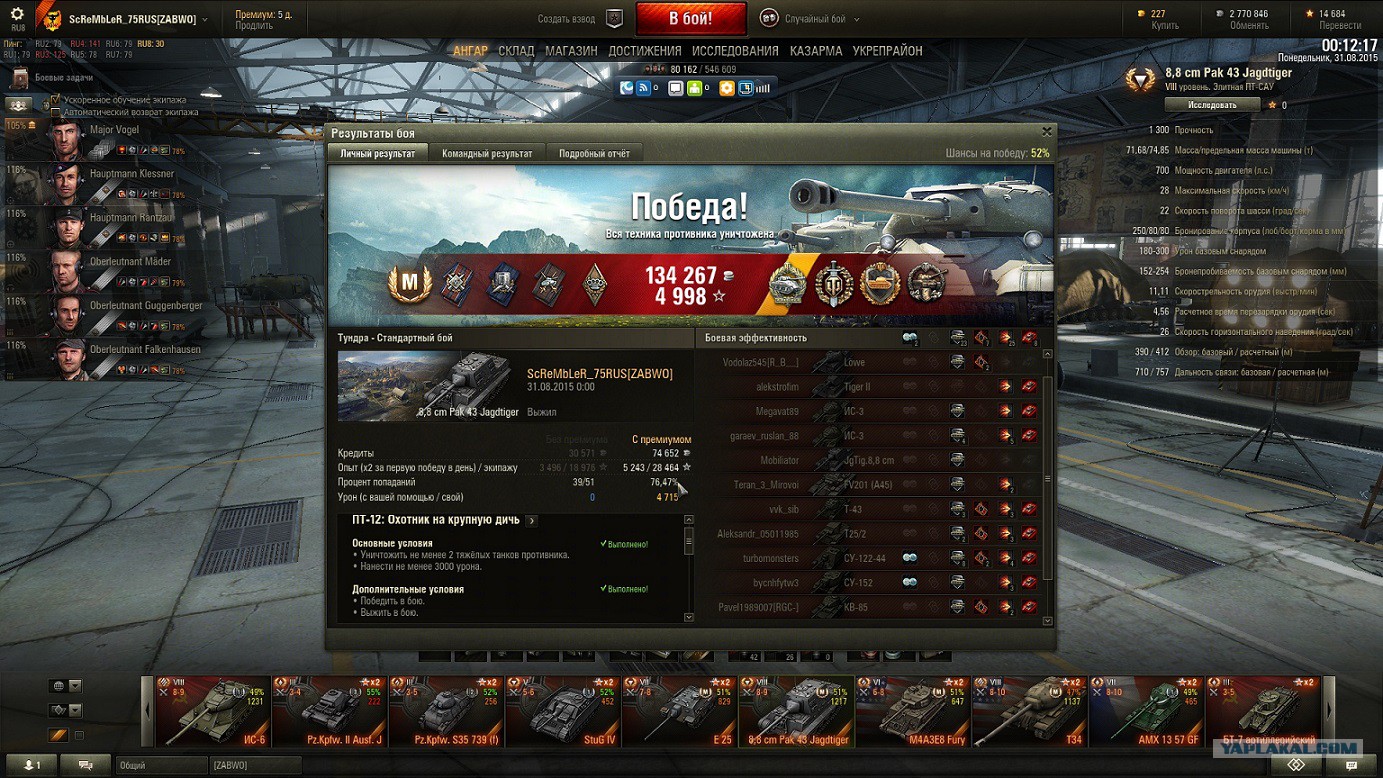This screenshot has height=778, width=1383.
Task: Click the Исследовать research button
Action: click(1212, 105)
